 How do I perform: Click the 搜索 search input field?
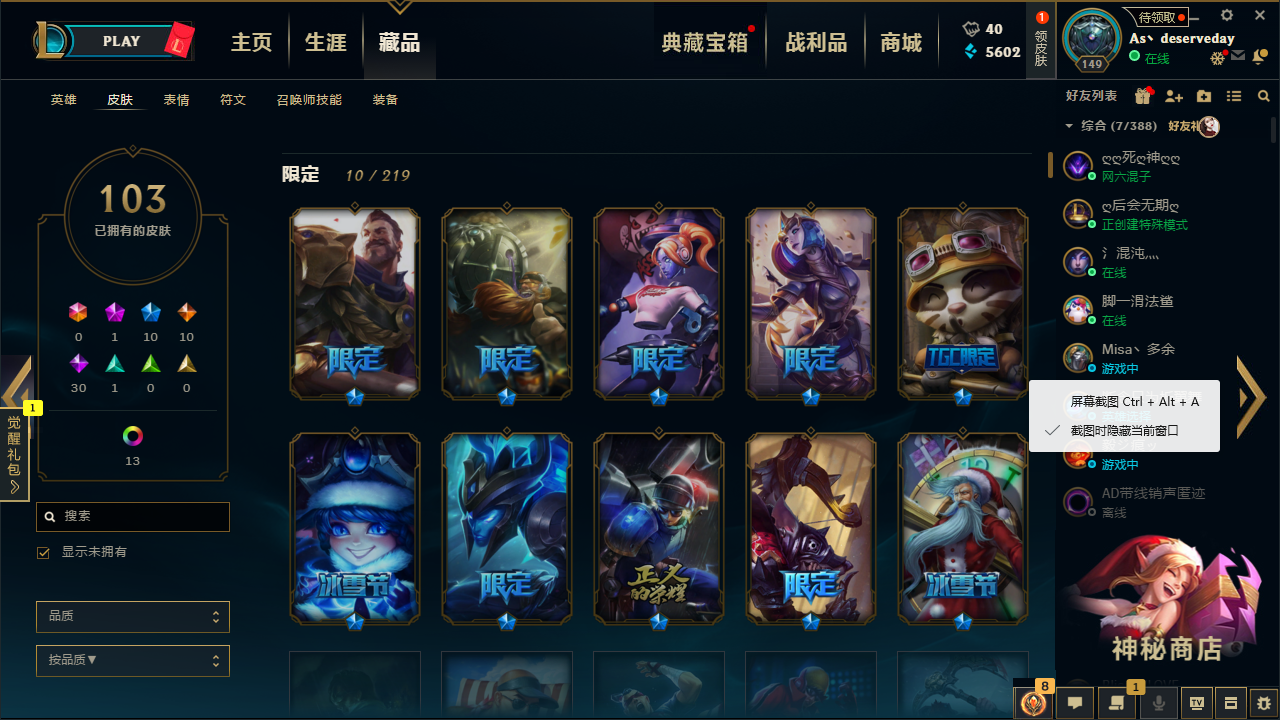click(133, 516)
